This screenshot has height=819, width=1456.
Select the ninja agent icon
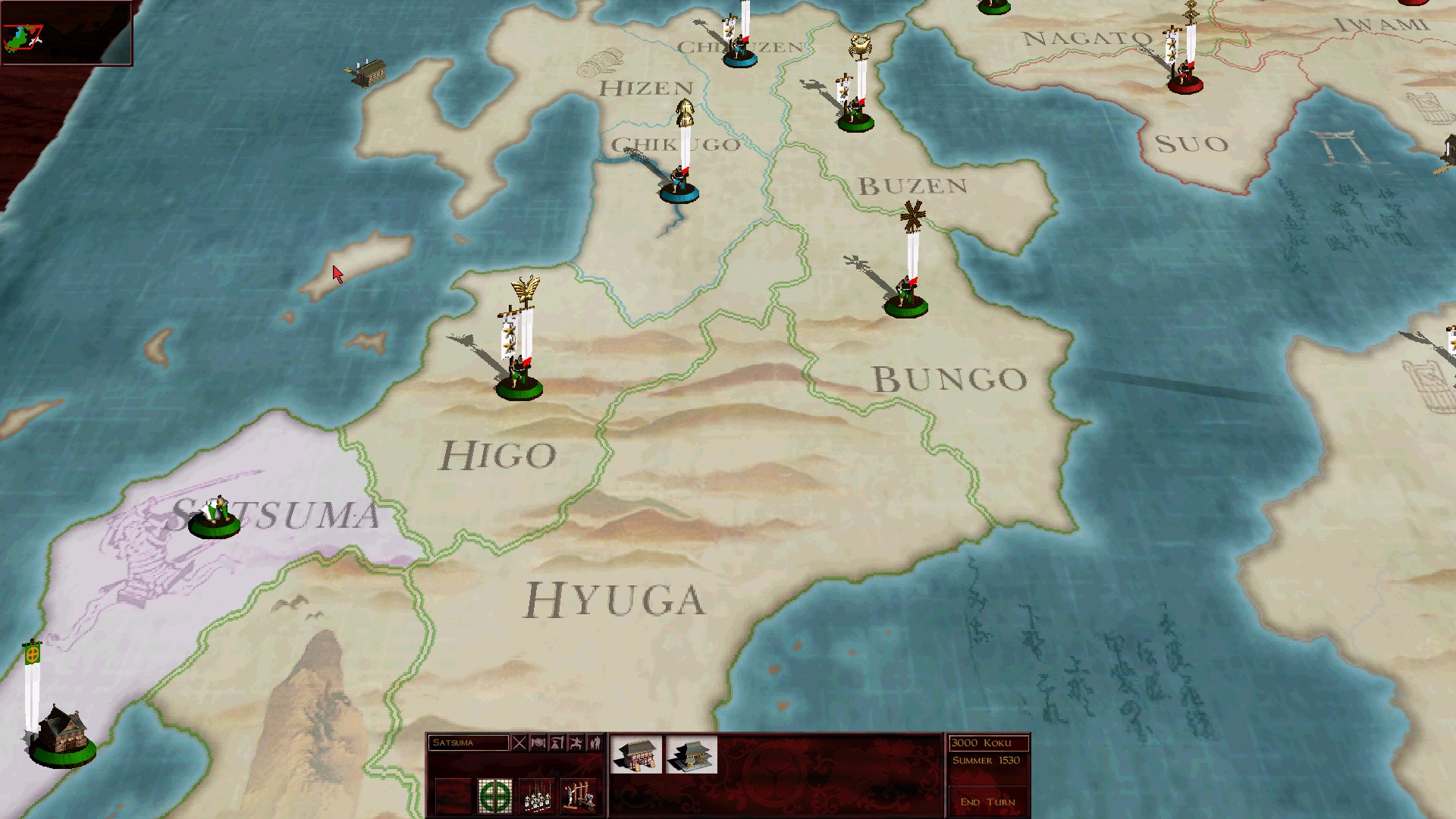click(x=576, y=742)
